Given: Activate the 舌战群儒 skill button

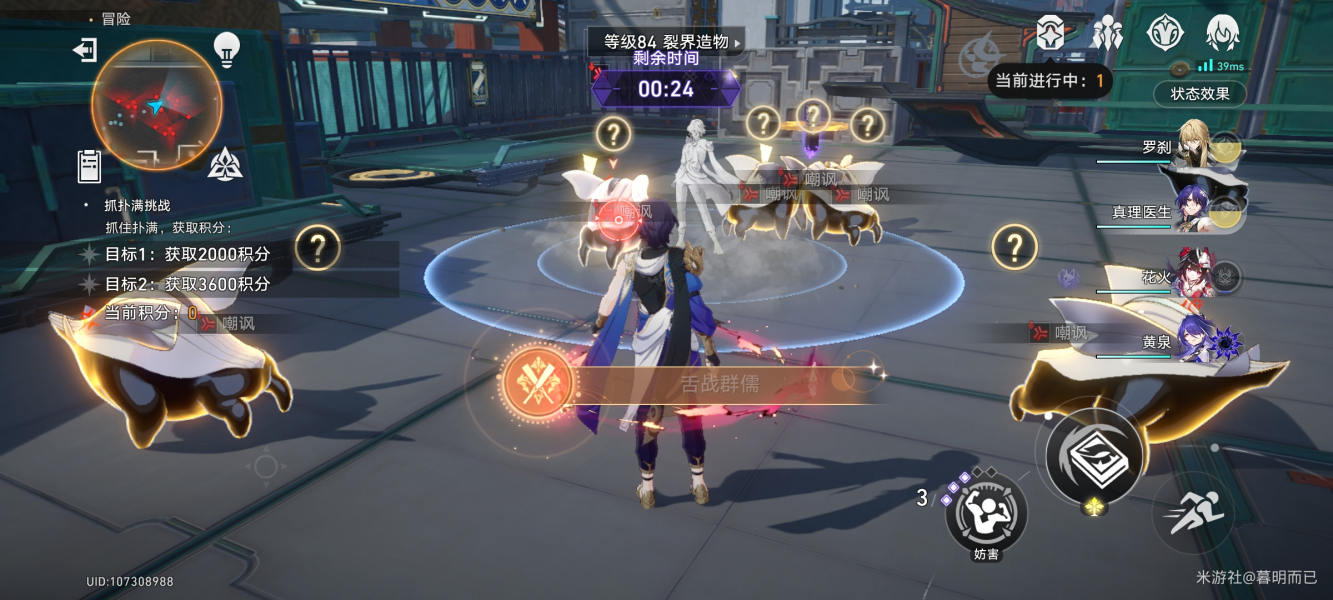Looking at the screenshot, I should (539, 383).
